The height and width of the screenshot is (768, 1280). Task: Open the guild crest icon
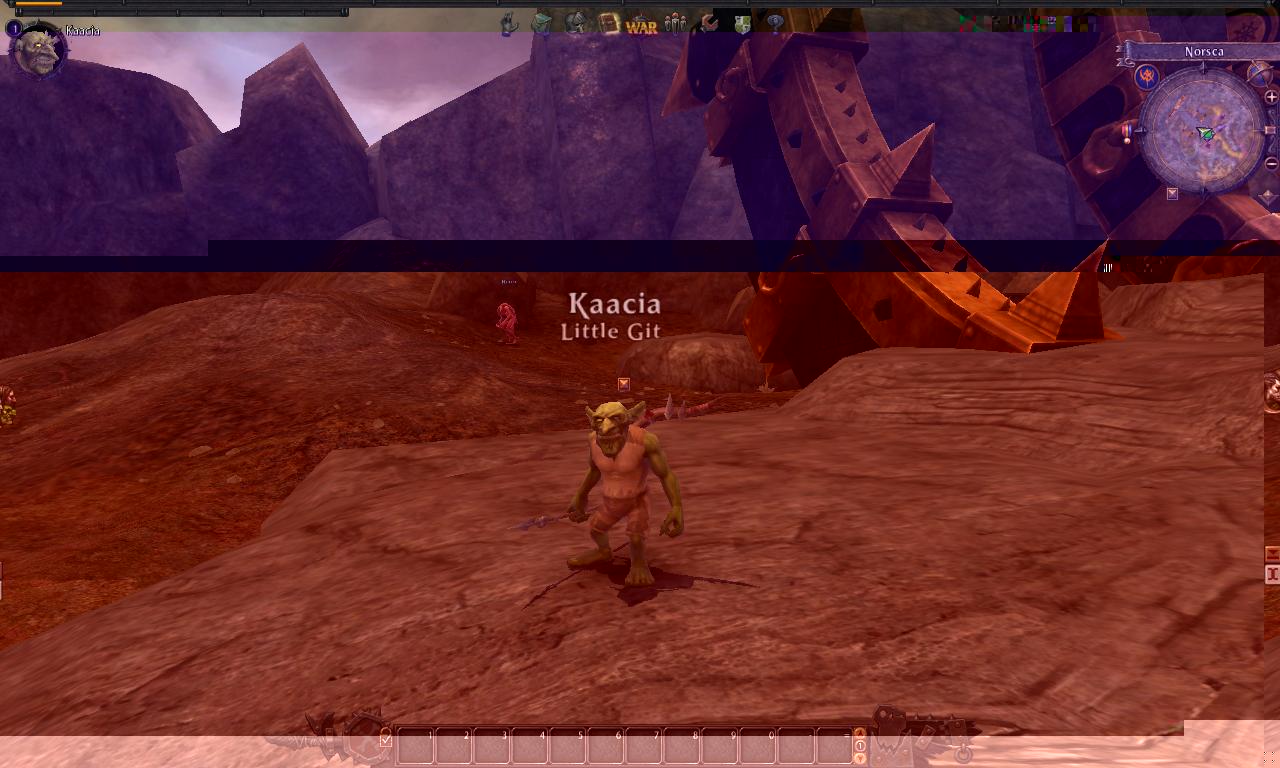pyautogui.click(x=741, y=23)
